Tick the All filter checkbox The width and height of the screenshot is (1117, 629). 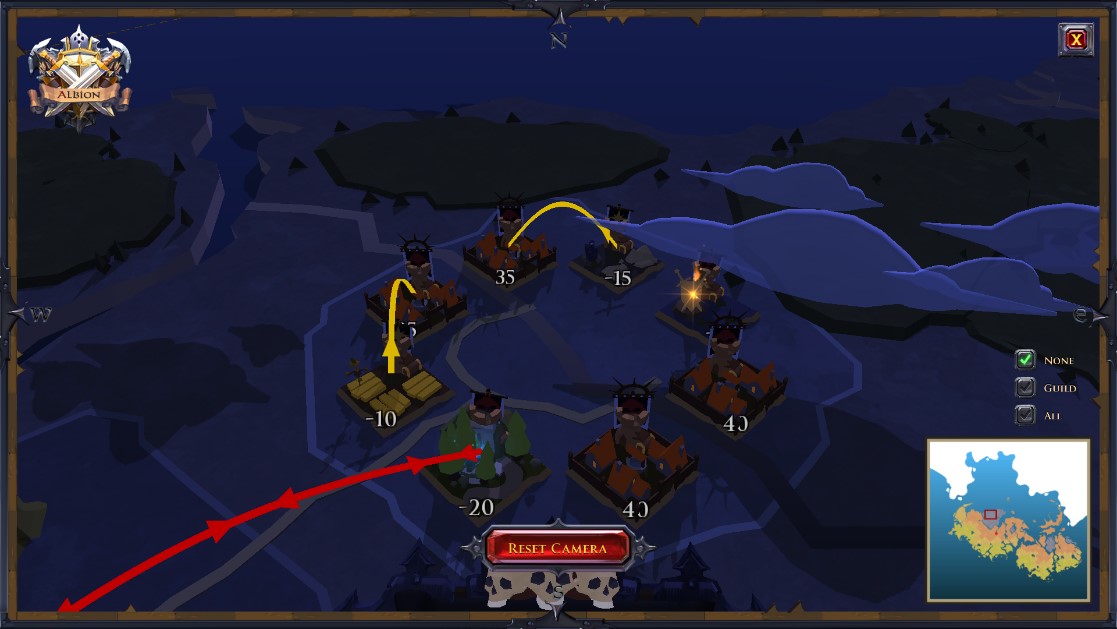1025,415
